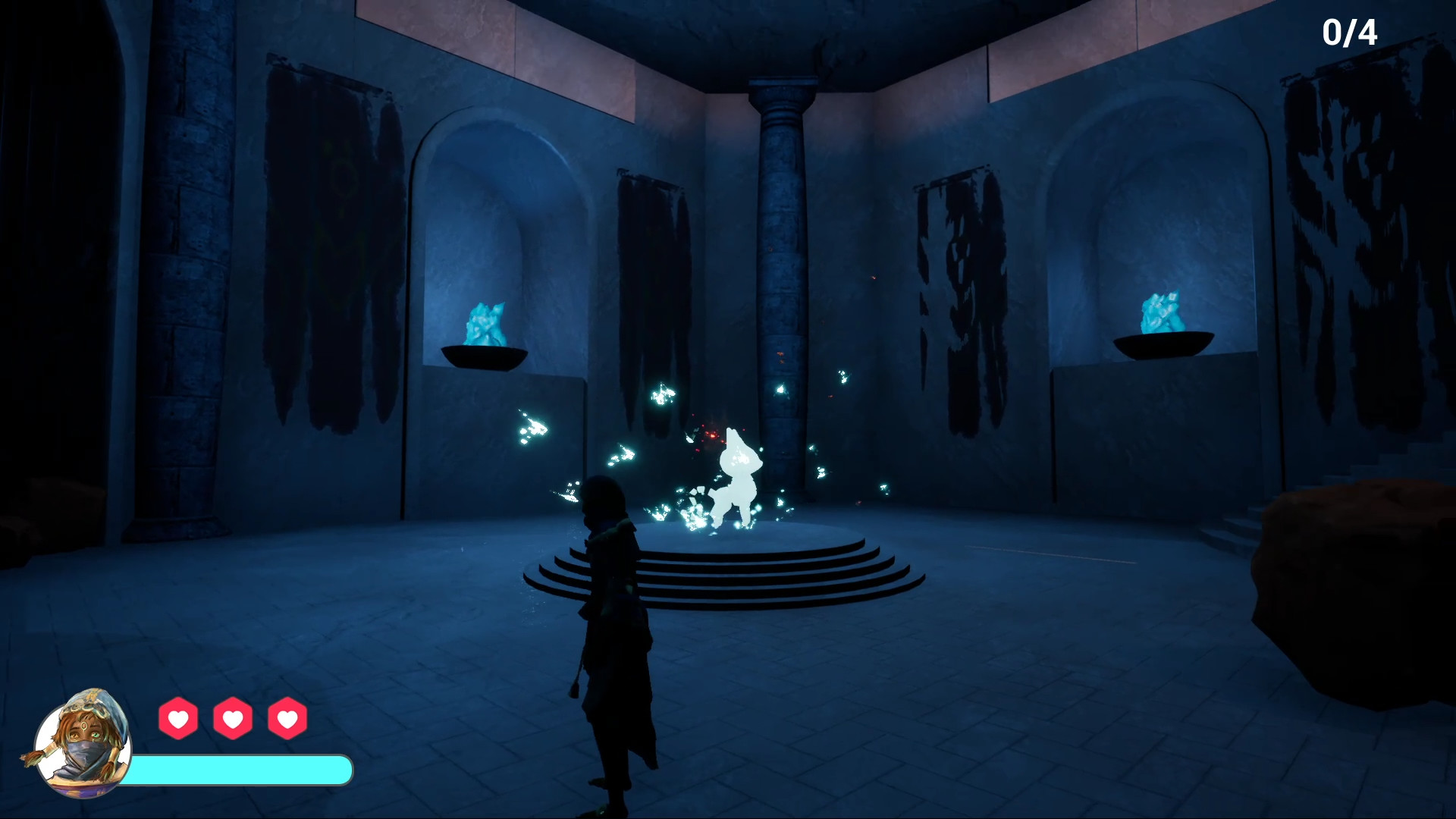The height and width of the screenshot is (819, 1456).
Task: Select the left blue flame brazier
Action: 485,334
